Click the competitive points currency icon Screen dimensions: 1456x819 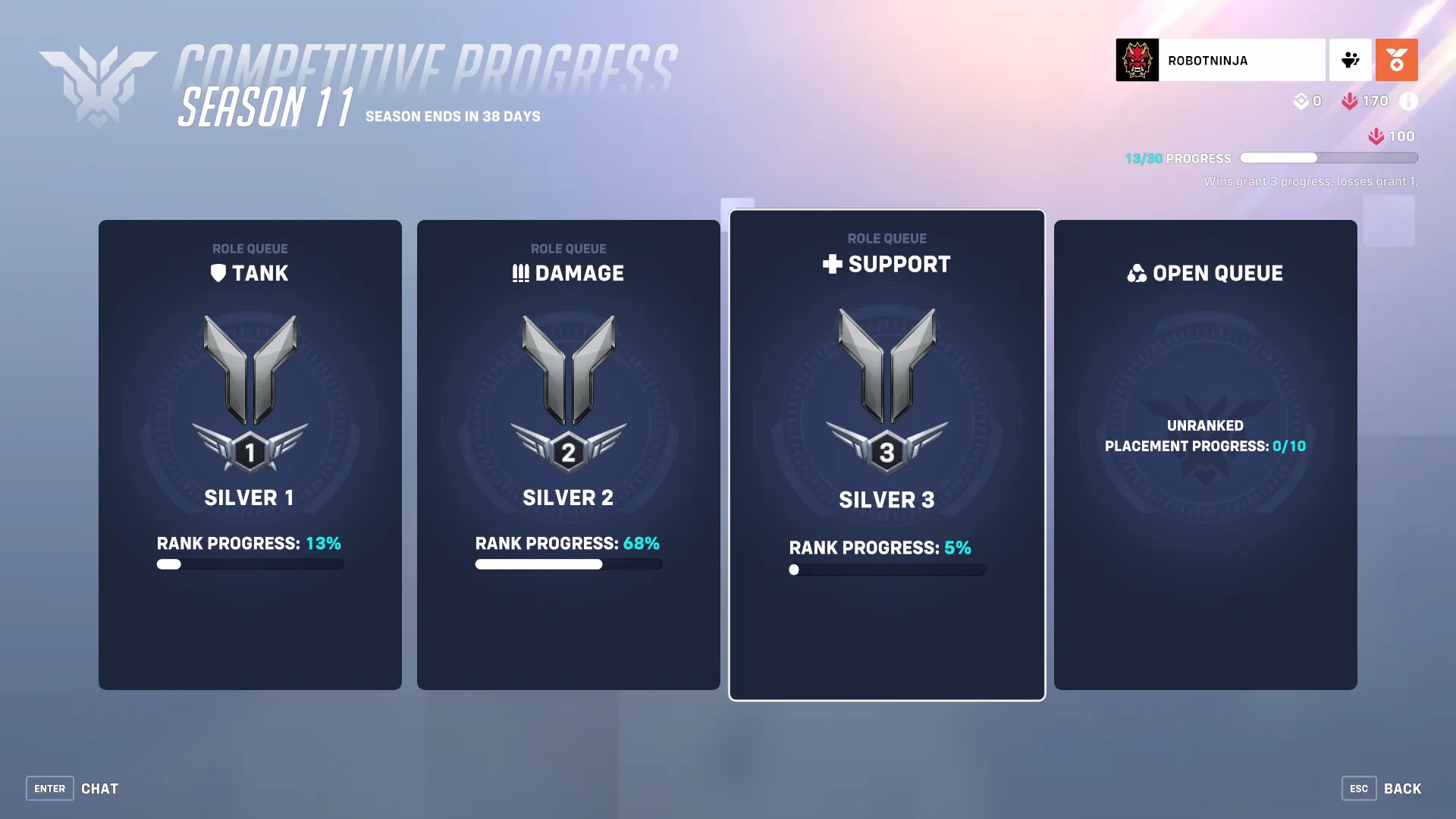[1301, 101]
